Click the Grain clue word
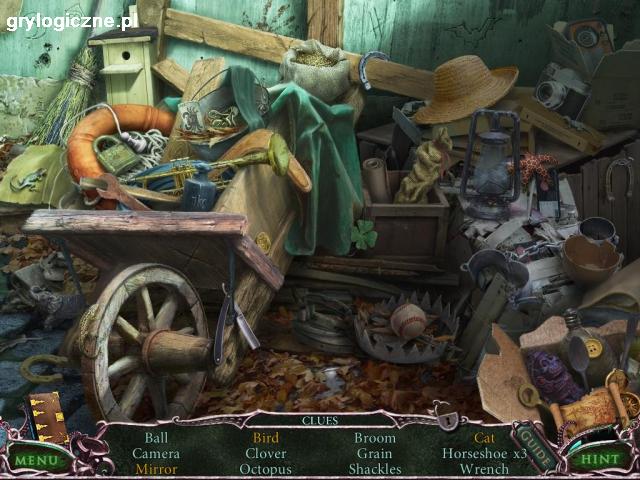 (375, 453)
